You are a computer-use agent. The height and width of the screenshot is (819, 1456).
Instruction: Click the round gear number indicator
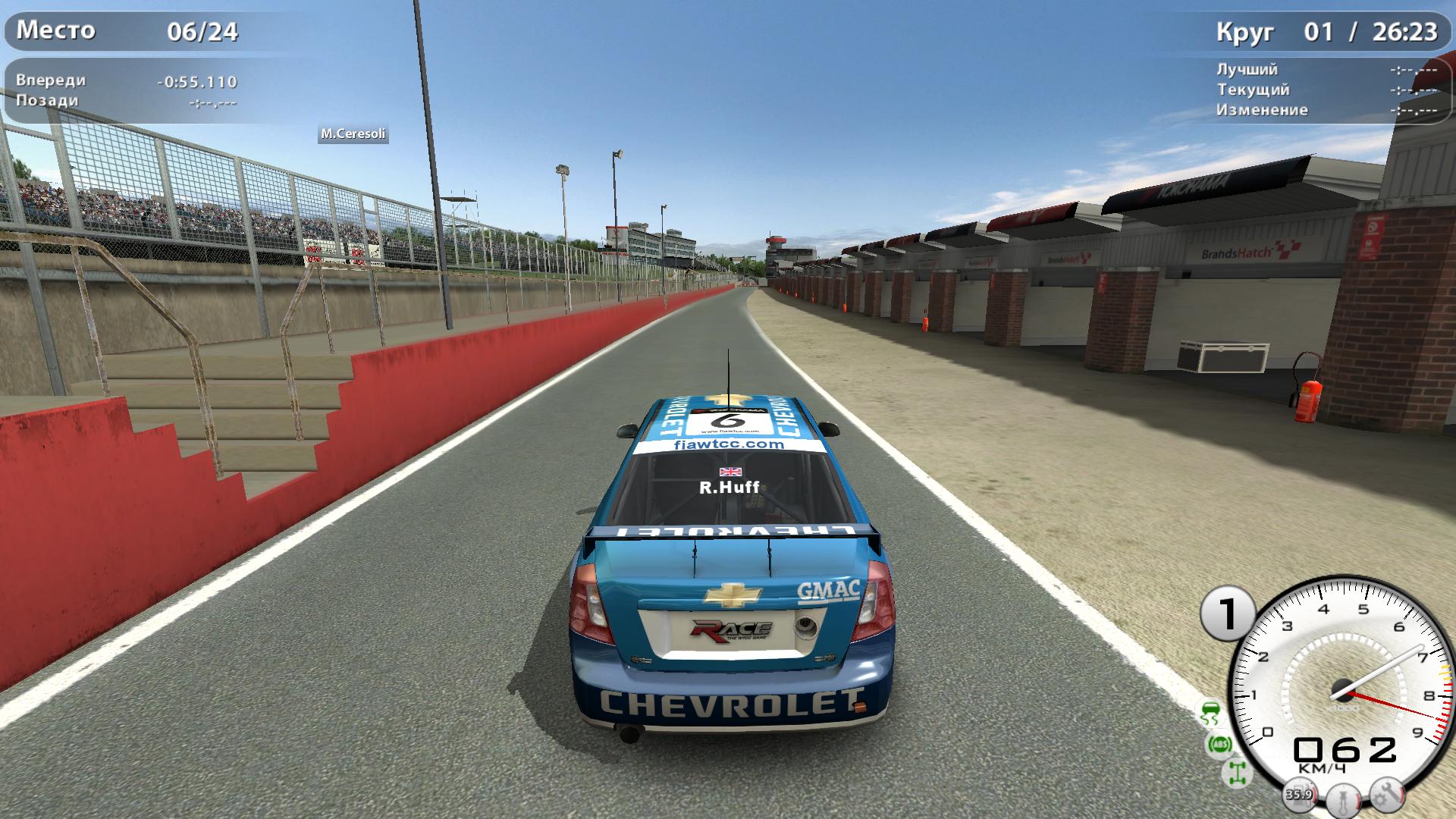pos(1227,613)
